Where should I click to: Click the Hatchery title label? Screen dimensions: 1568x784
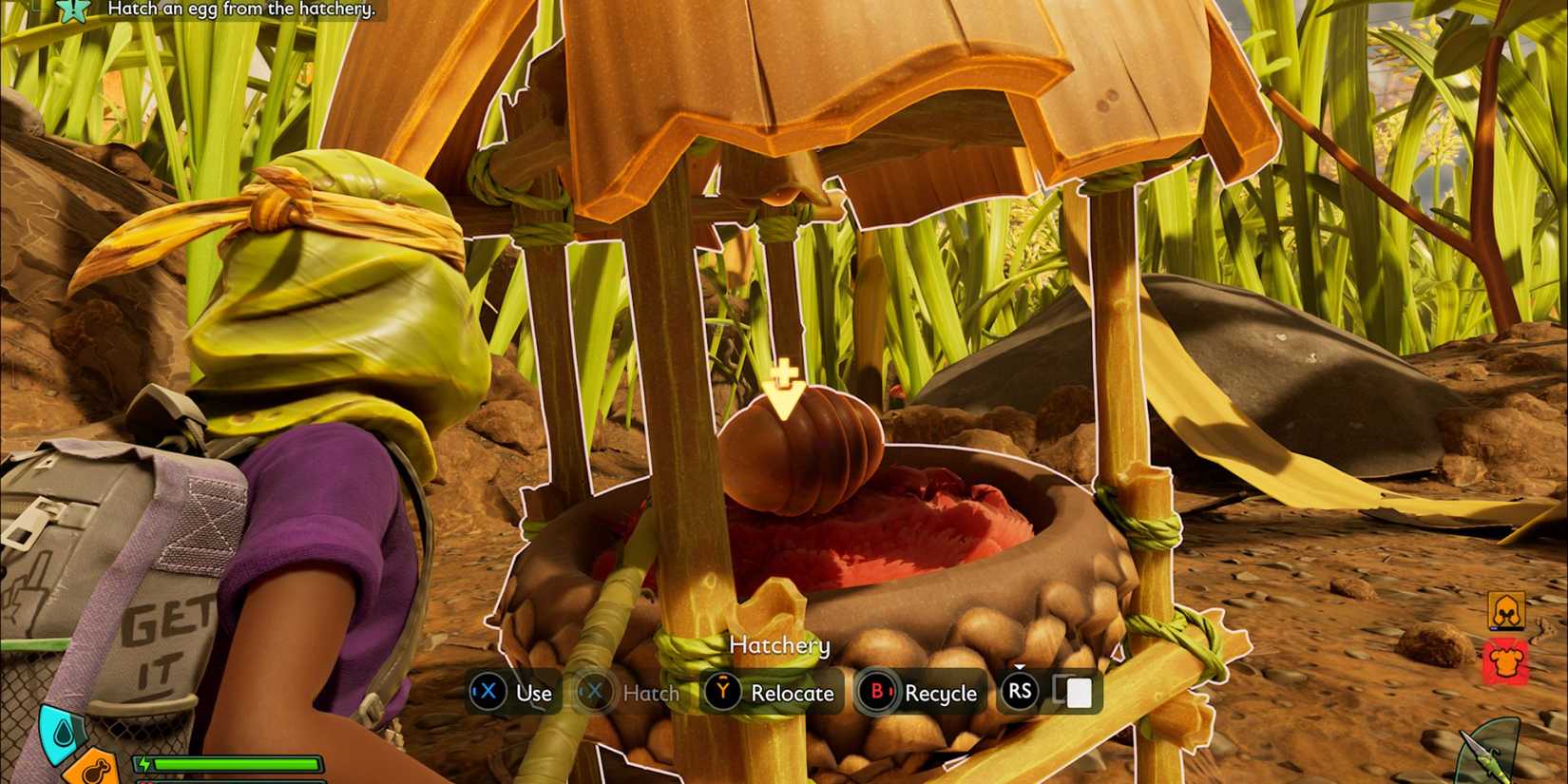tap(780, 645)
